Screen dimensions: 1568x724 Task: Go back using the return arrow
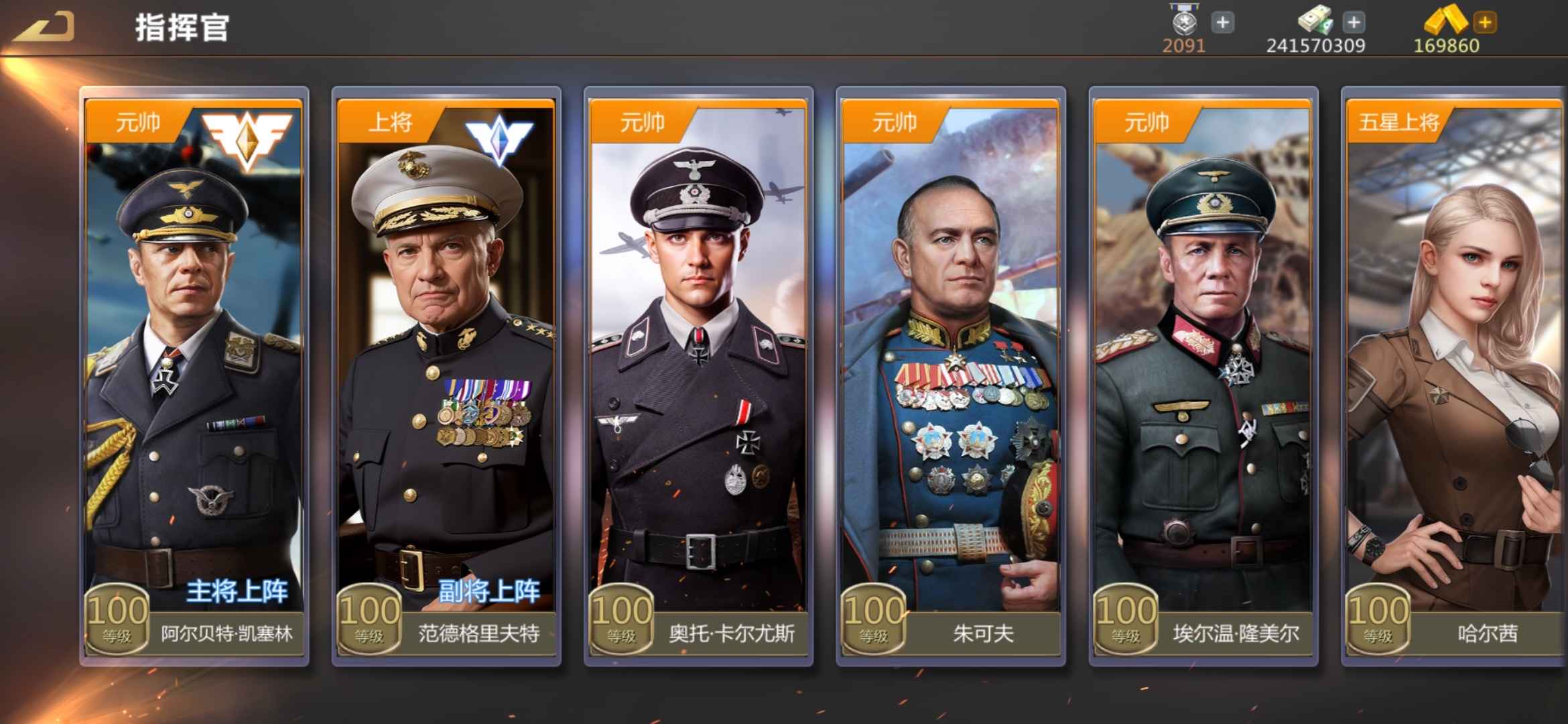pyautogui.click(x=44, y=28)
